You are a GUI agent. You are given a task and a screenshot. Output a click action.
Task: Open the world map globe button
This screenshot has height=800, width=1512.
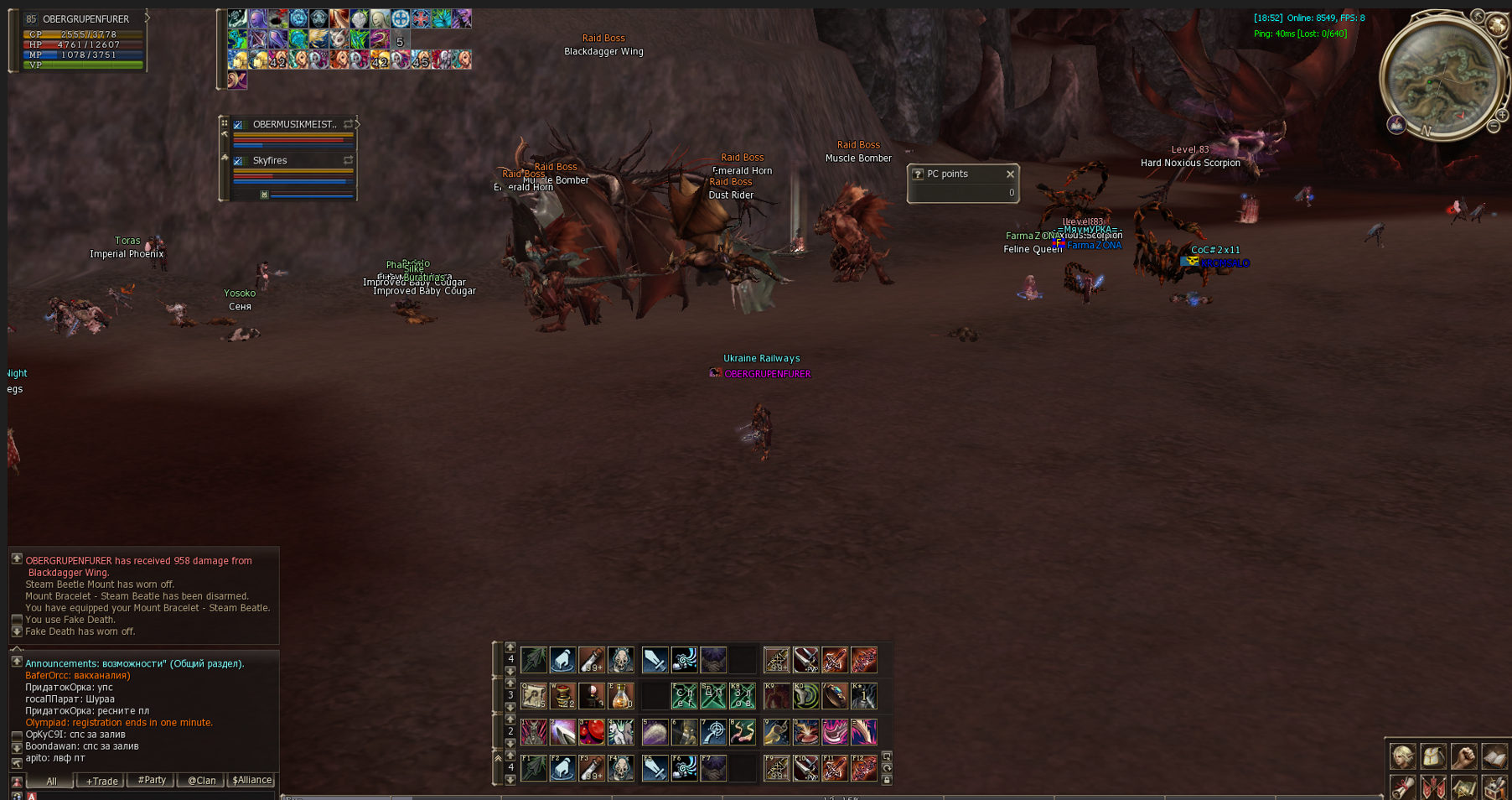click(1497, 25)
